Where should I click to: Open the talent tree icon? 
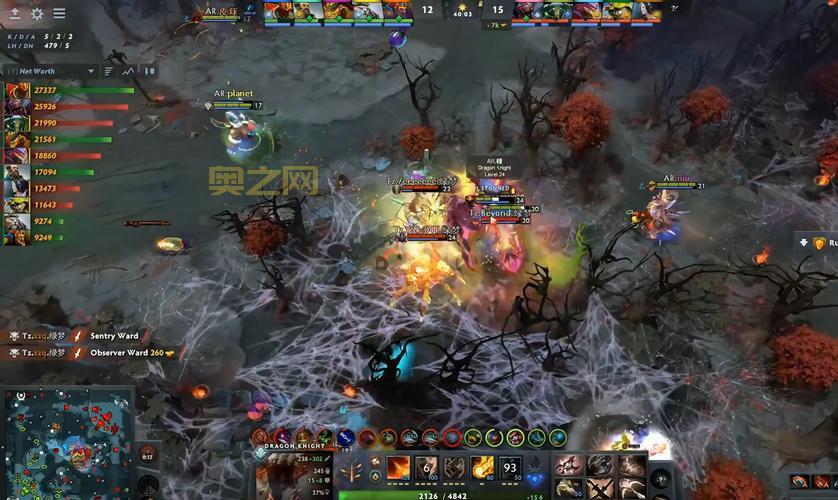point(352,470)
